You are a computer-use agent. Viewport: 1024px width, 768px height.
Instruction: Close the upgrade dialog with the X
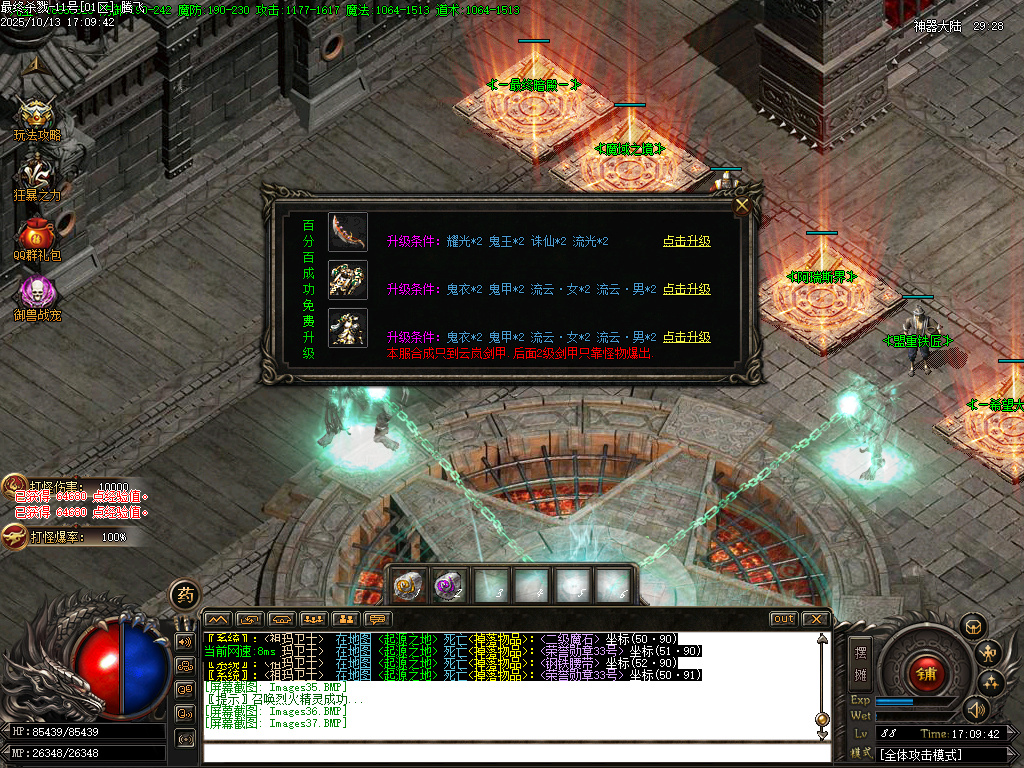[742, 206]
